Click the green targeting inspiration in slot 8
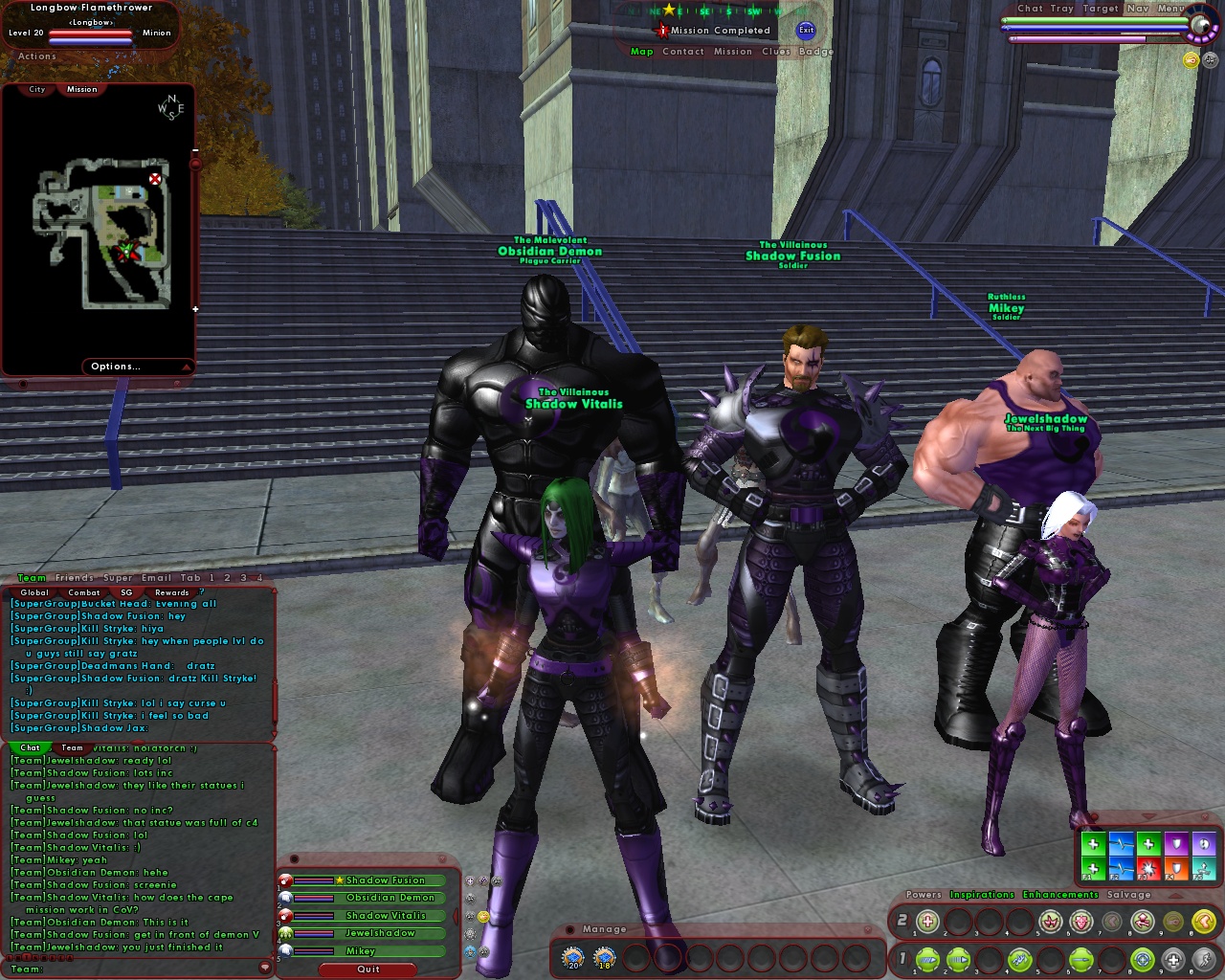 pos(1142,960)
